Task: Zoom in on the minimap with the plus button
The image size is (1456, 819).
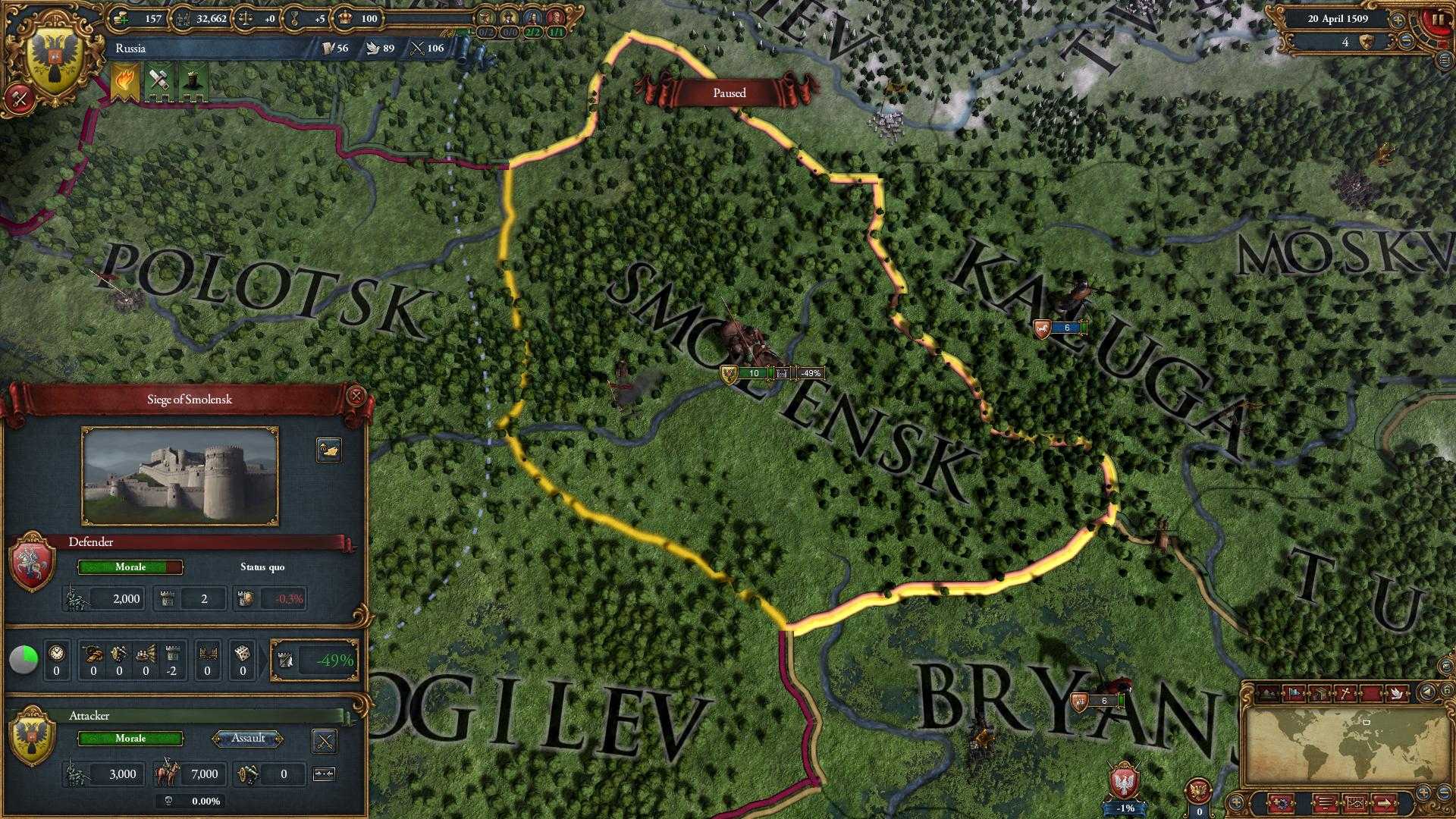Action: click(x=1423, y=792)
